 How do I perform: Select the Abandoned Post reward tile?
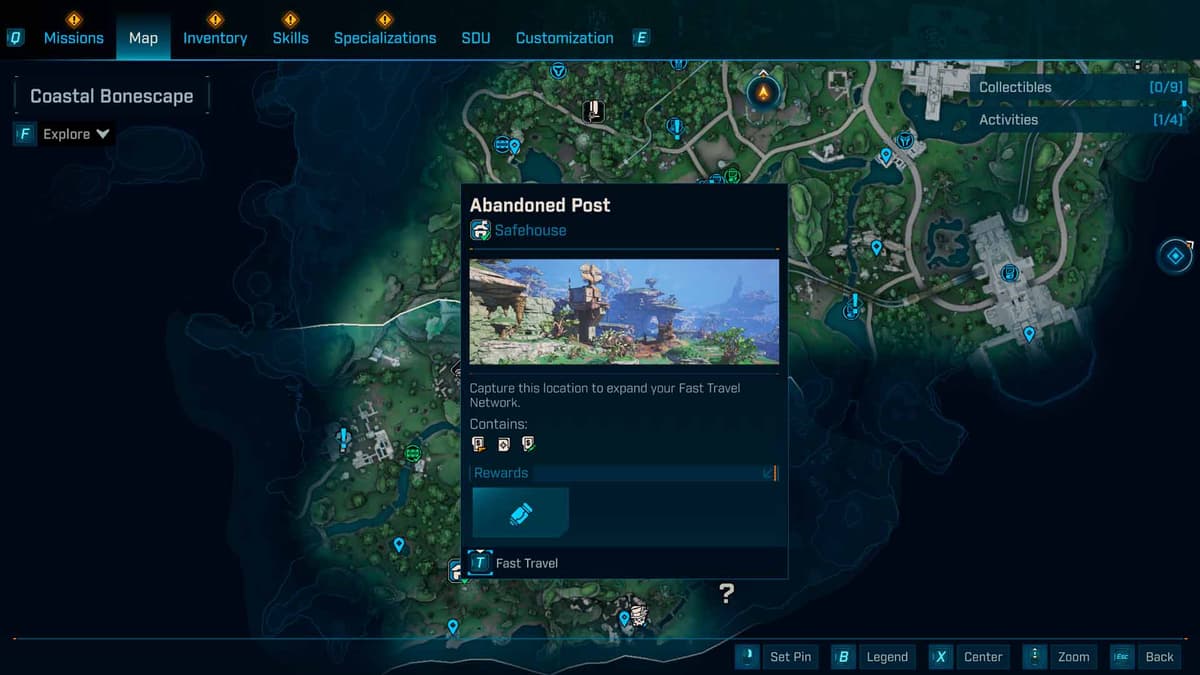520,513
